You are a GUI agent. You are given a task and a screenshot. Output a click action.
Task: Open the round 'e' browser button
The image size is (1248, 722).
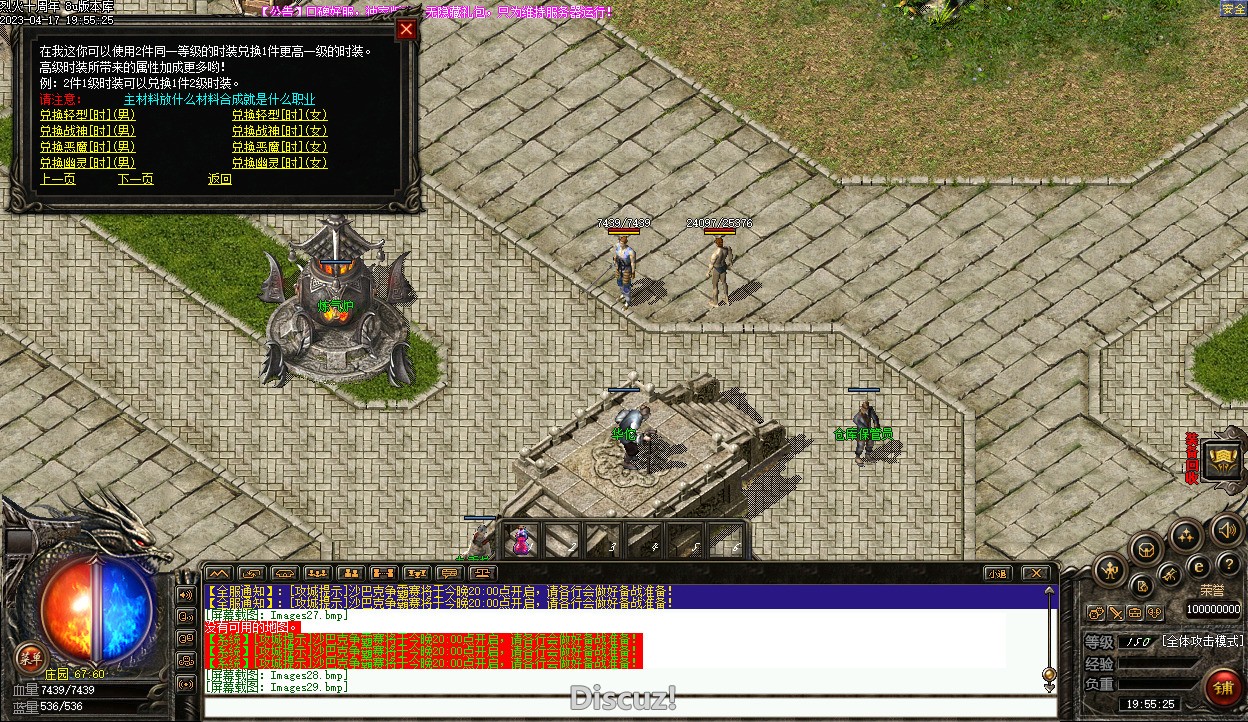click(1199, 566)
